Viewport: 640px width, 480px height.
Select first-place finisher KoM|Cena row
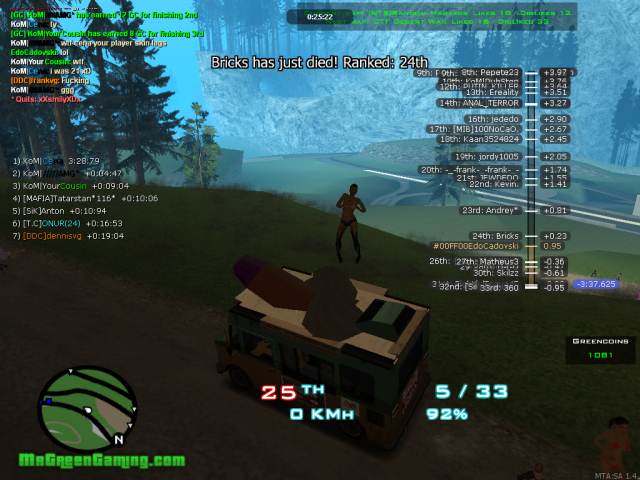pos(56,160)
